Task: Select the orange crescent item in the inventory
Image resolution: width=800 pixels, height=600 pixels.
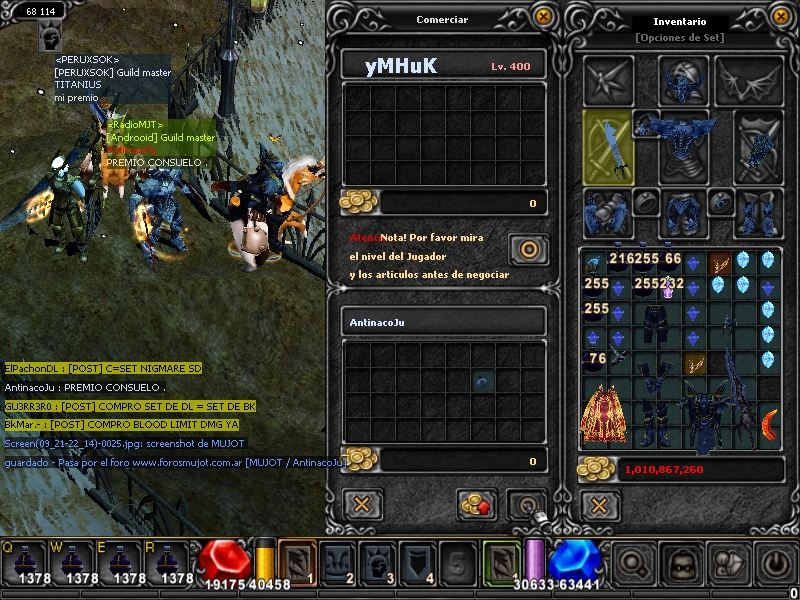Action: 770,425
